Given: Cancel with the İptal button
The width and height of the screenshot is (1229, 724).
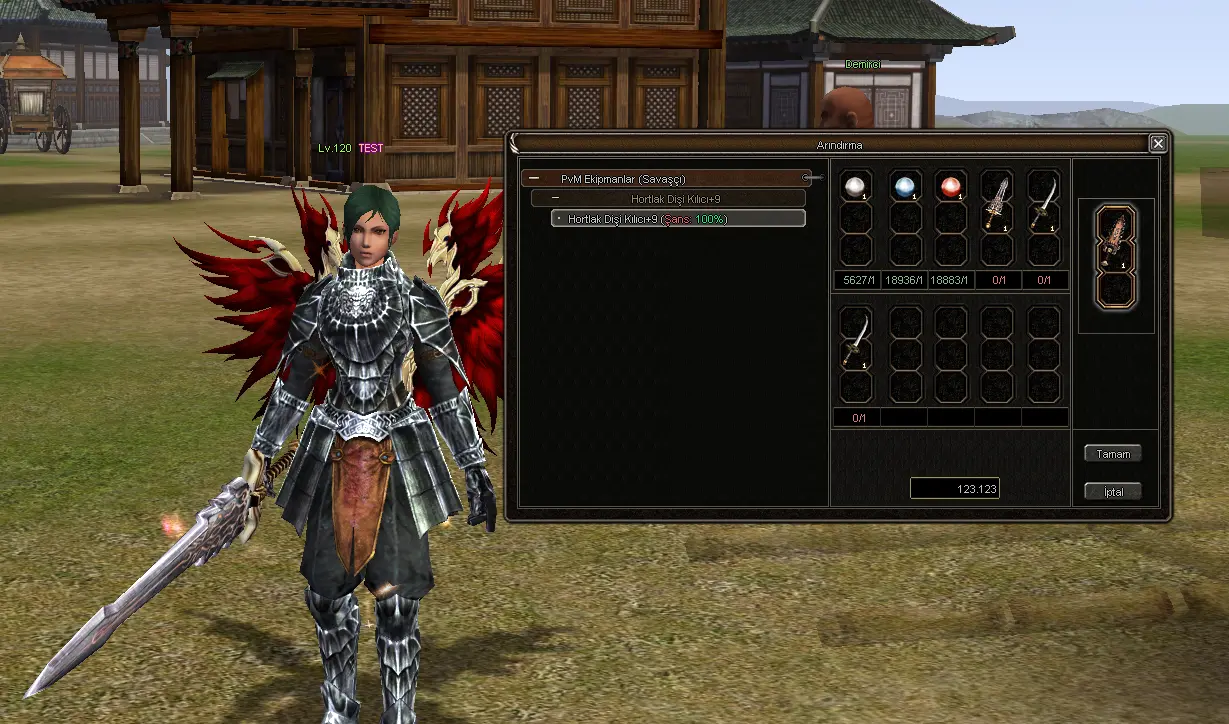Looking at the screenshot, I should tap(1113, 492).
